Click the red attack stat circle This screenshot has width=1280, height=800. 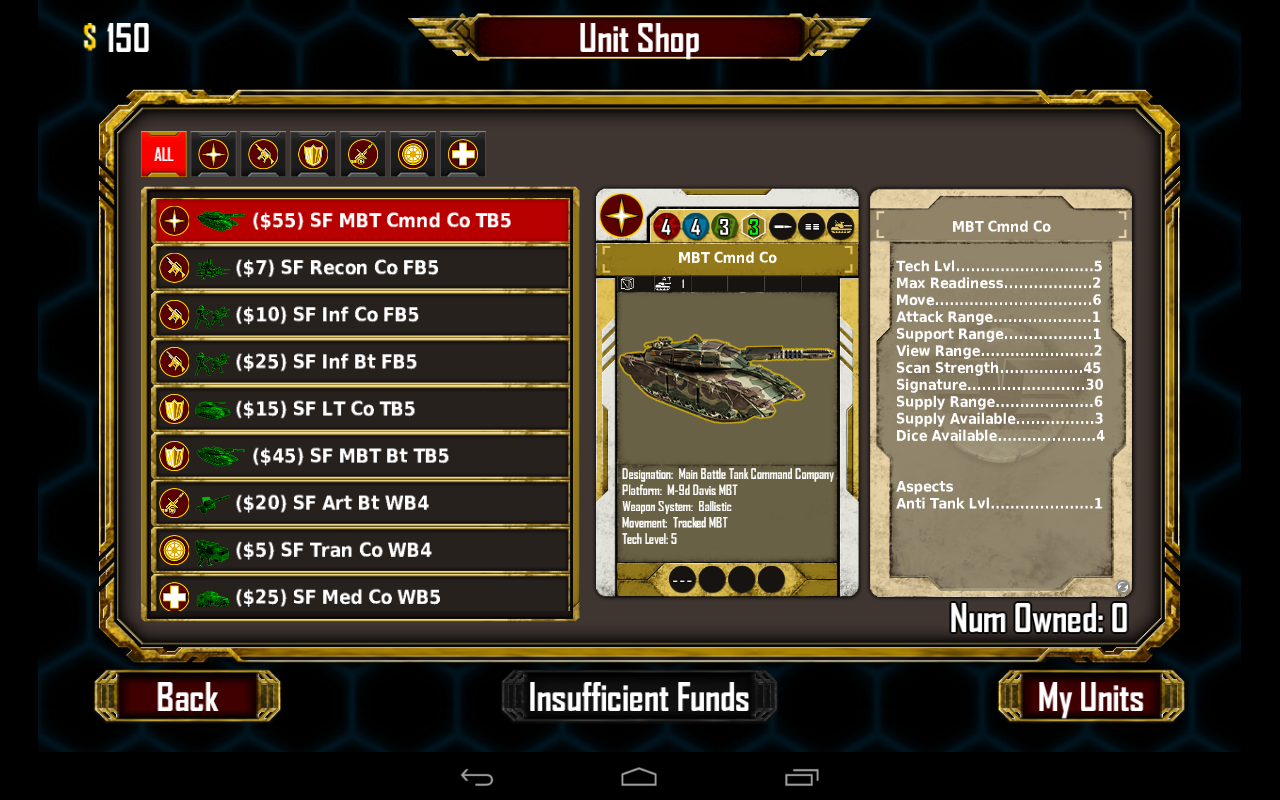tap(666, 227)
